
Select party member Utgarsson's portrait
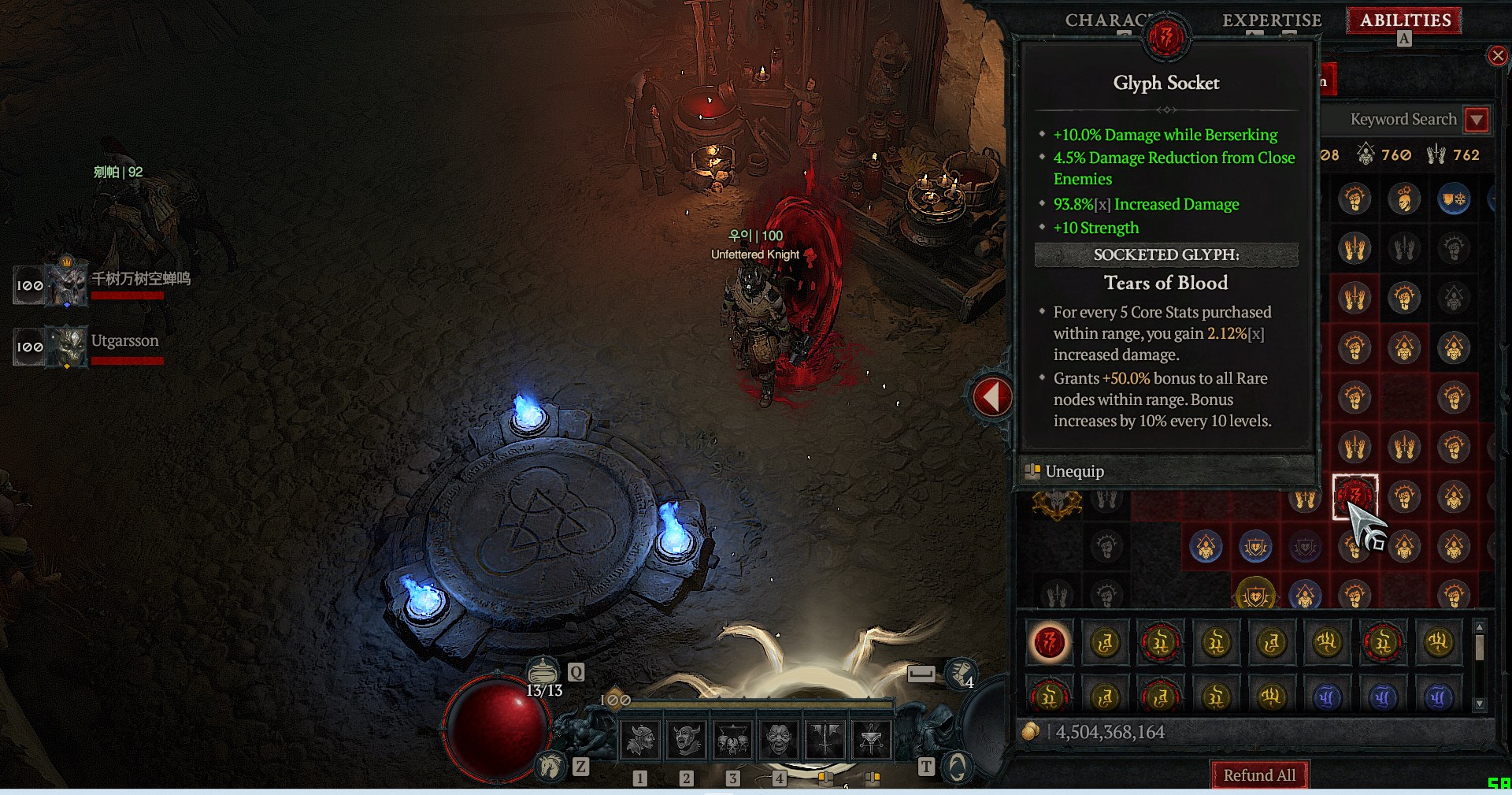tap(67, 347)
